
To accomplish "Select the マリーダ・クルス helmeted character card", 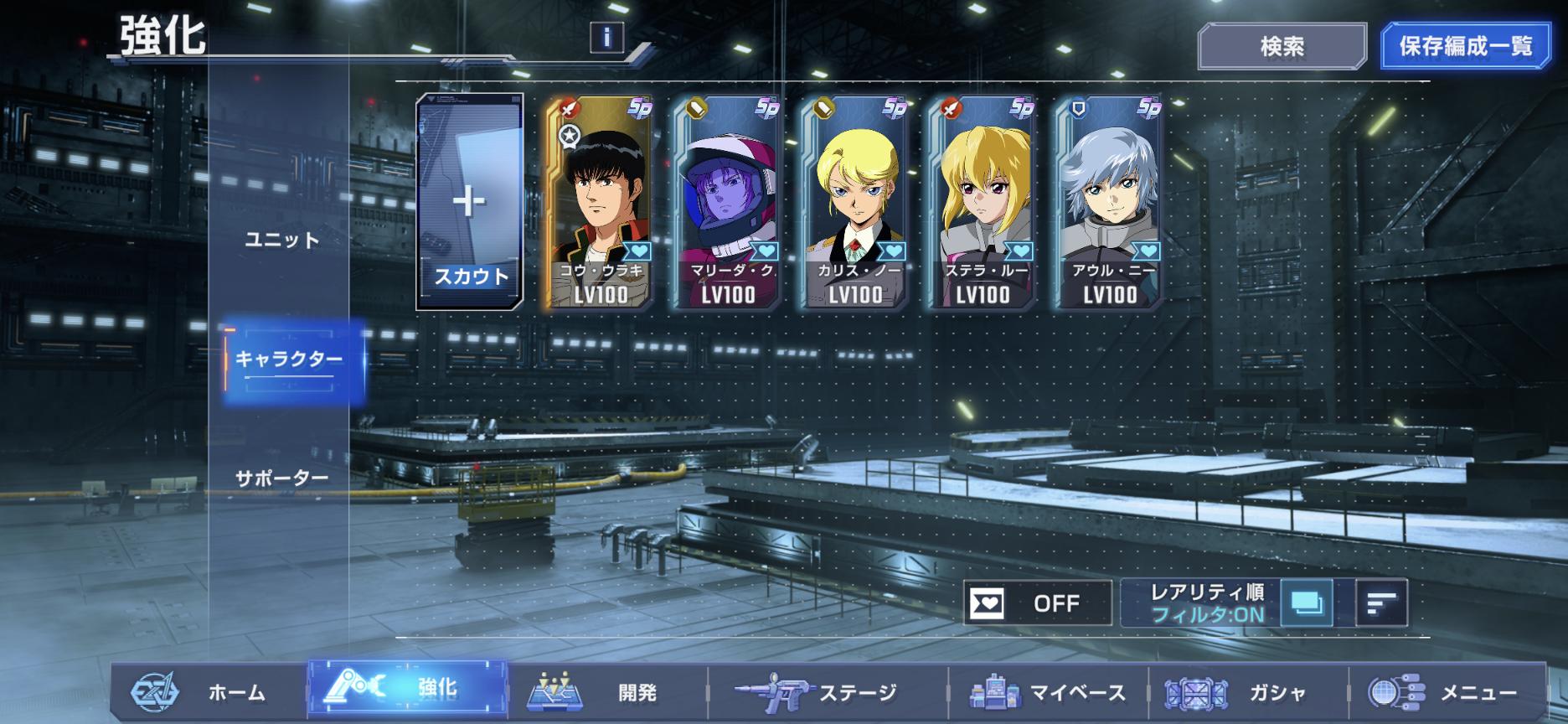I will (727, 202).
